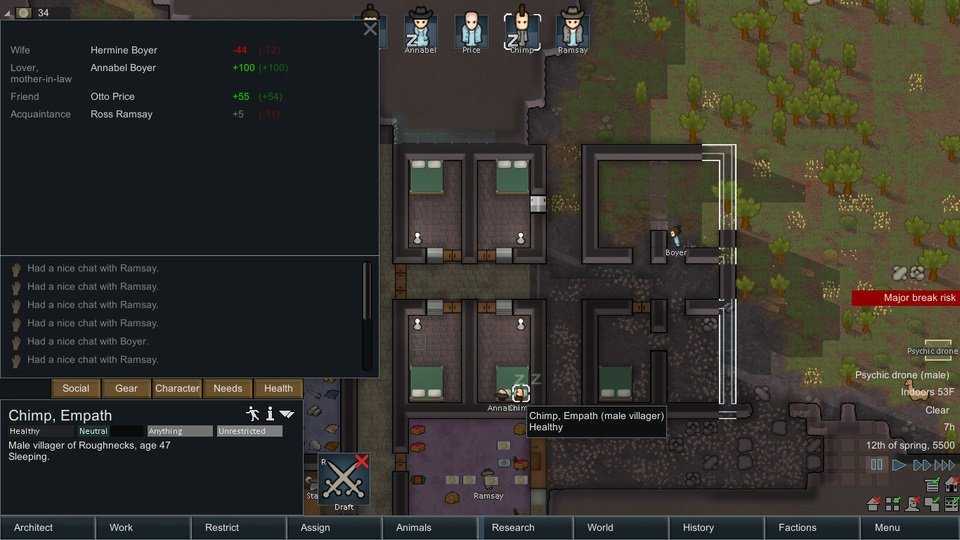960x540 pixels.
Task: Open the Factions menu
Action: pyautogui.click(x=798, y=527)
